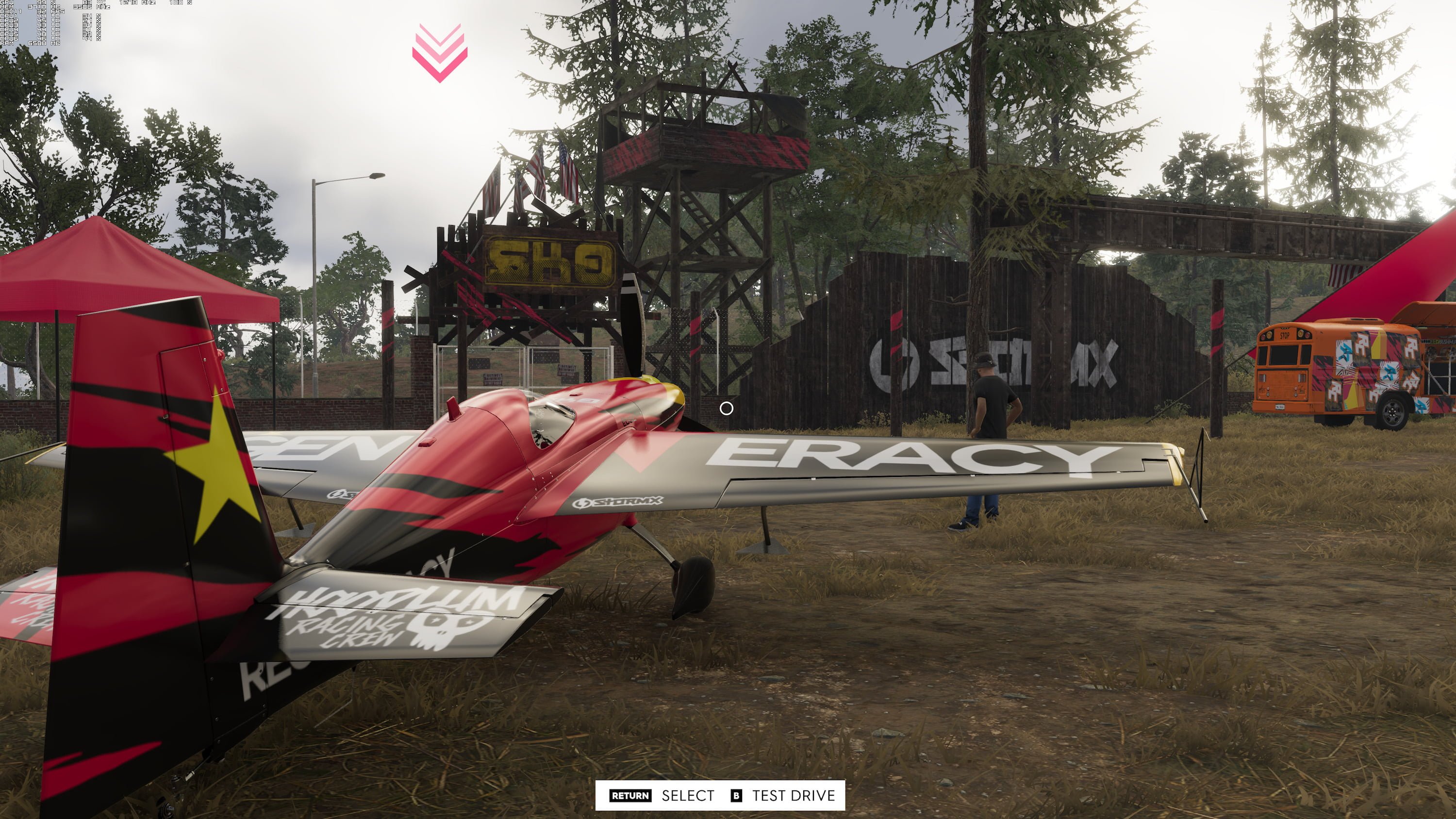The width and height of the screenshot is (1456, 819).
Task: Click the pink downward chevron waypoint marker
Action: [441, 51]
